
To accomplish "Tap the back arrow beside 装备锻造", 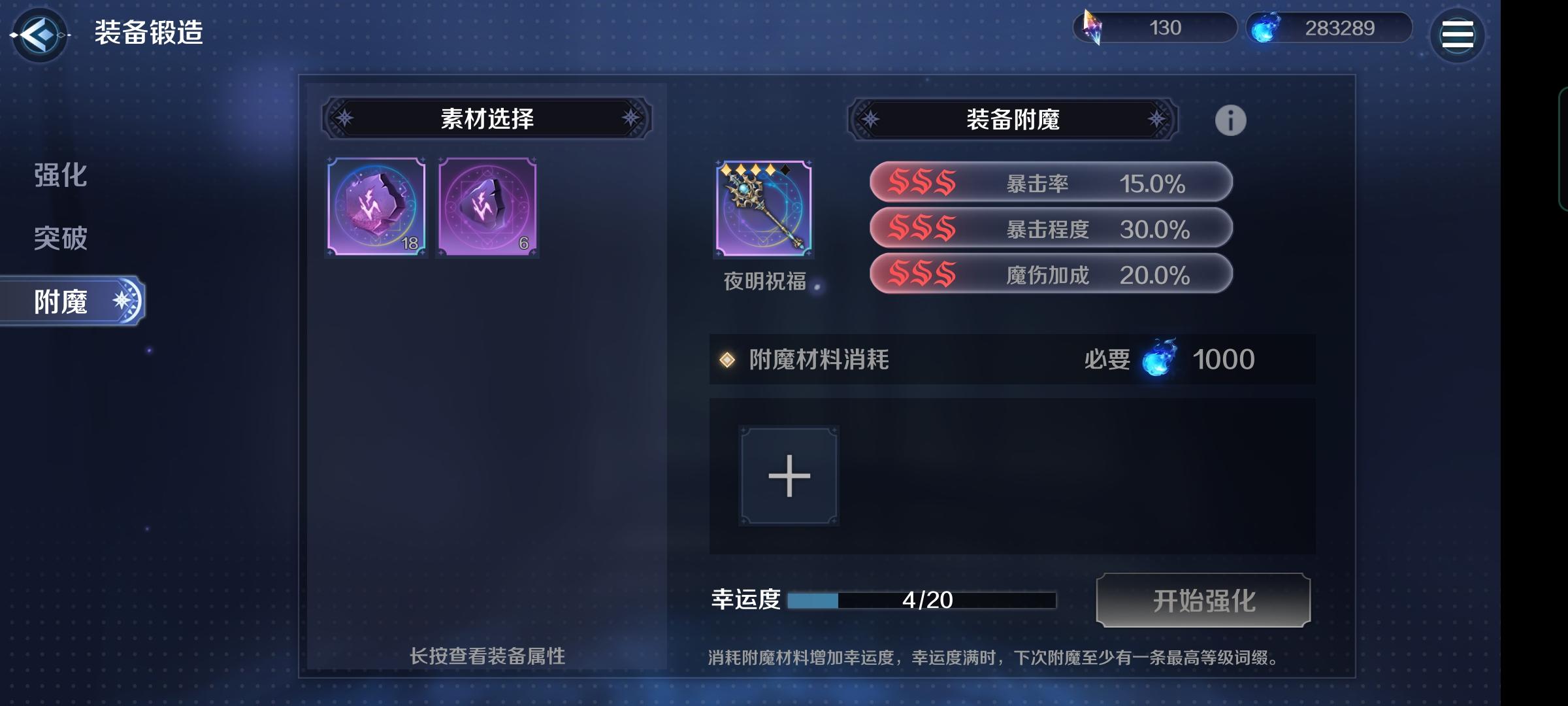I will 39,36.
